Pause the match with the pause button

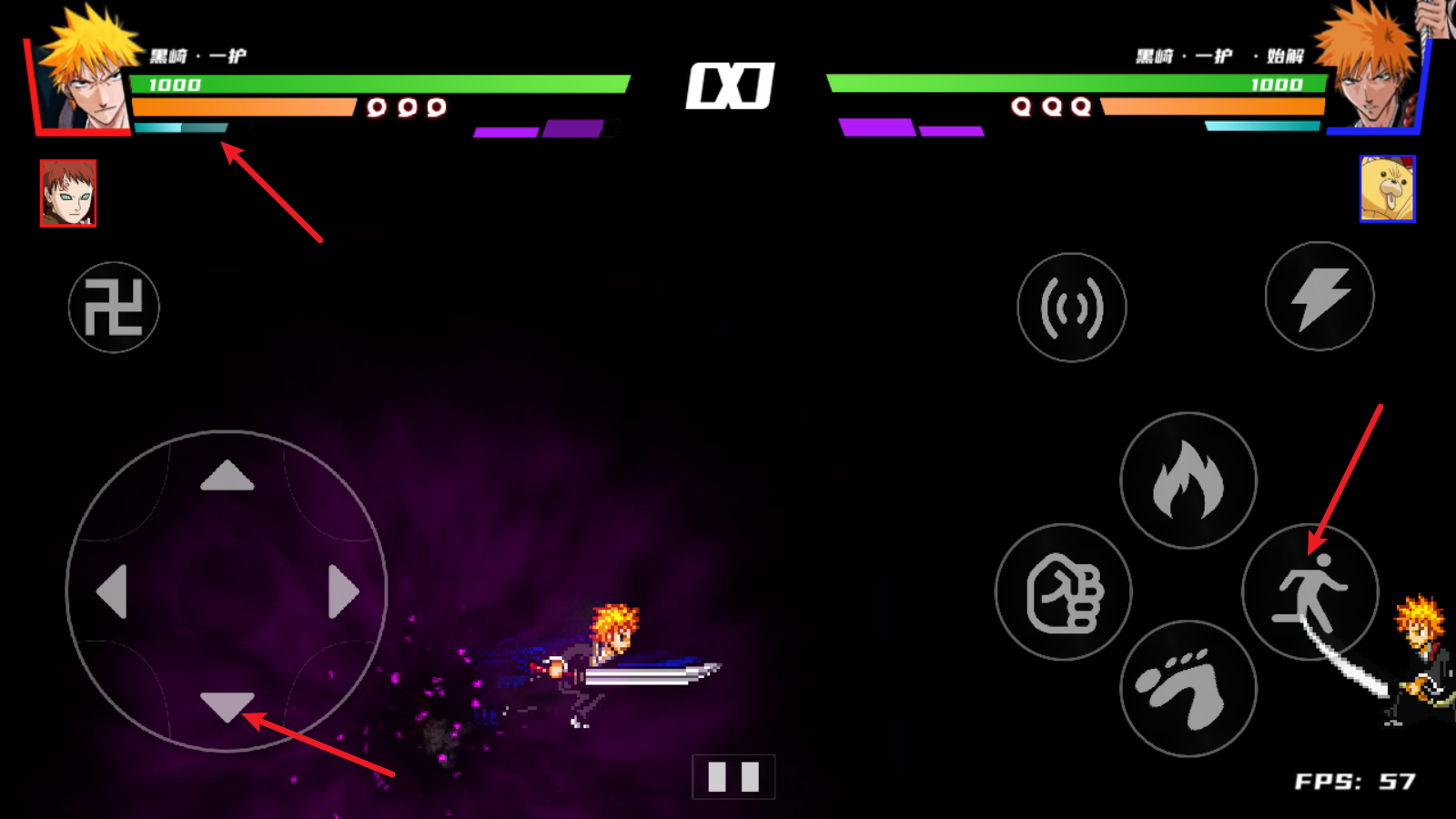click(733, 776)
